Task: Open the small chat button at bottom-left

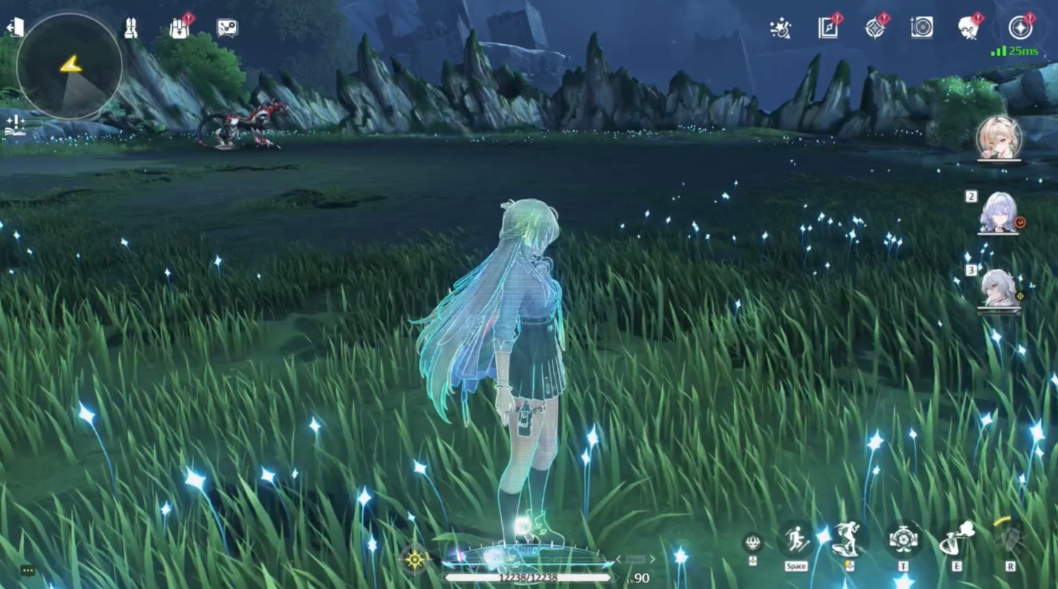Action: [28, 570]
